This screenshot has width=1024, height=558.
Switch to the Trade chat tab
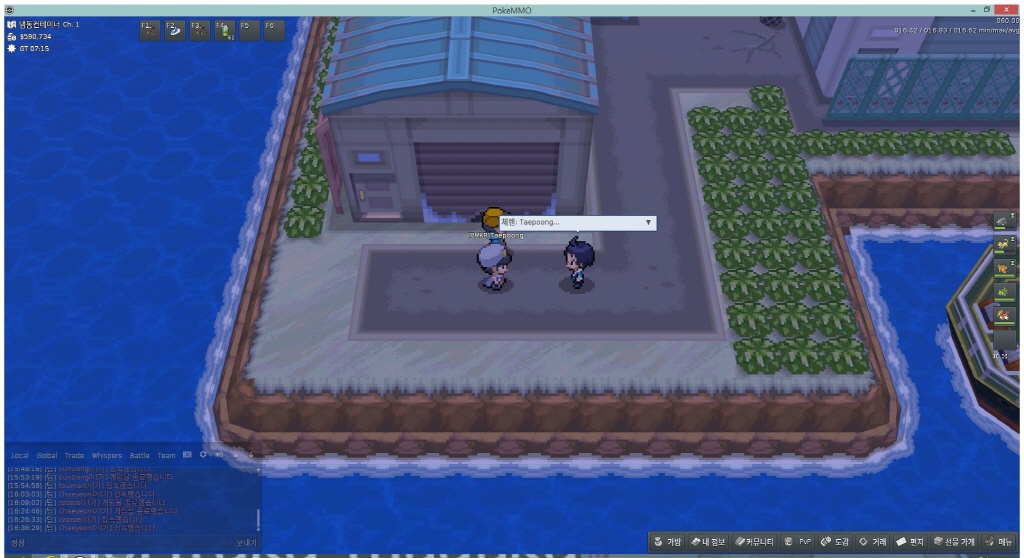[75, 455]
